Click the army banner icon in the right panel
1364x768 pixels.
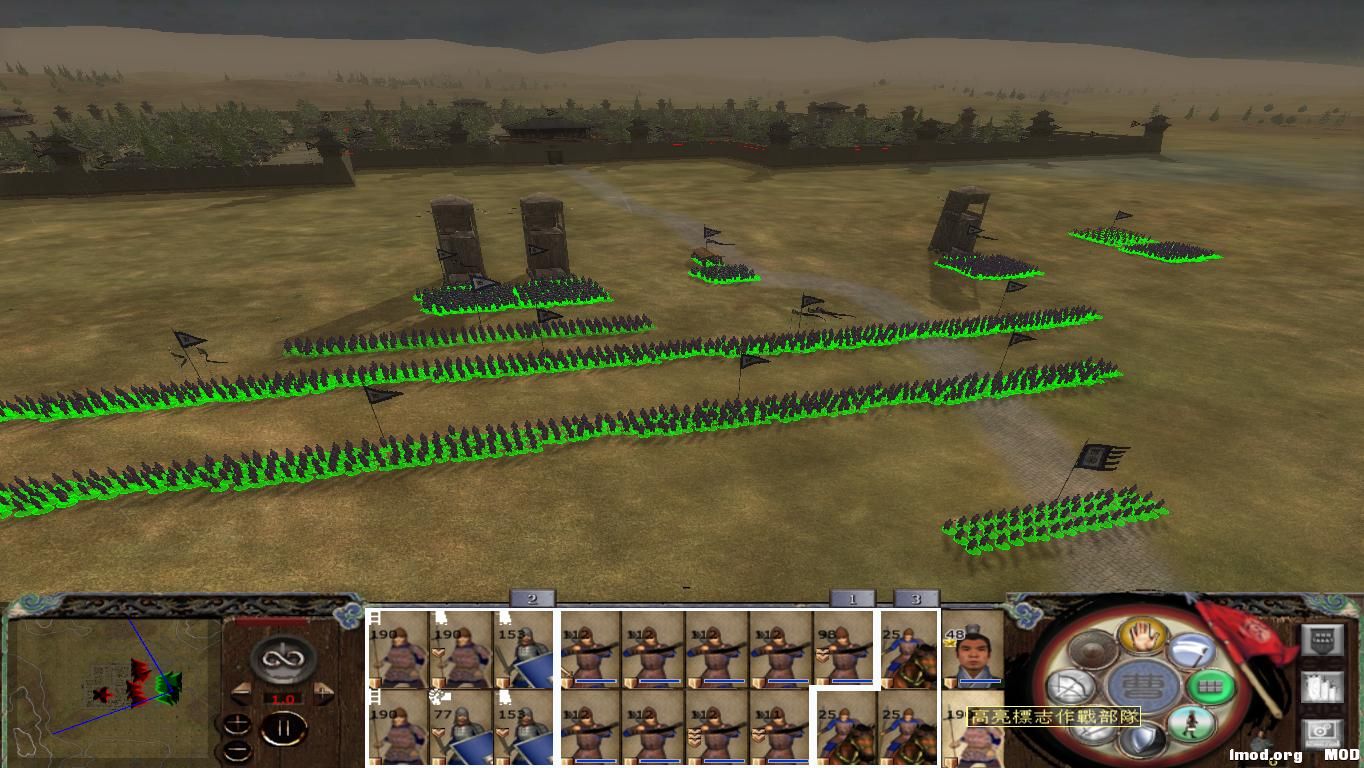pyautogui.click(x=1320, y=641)
